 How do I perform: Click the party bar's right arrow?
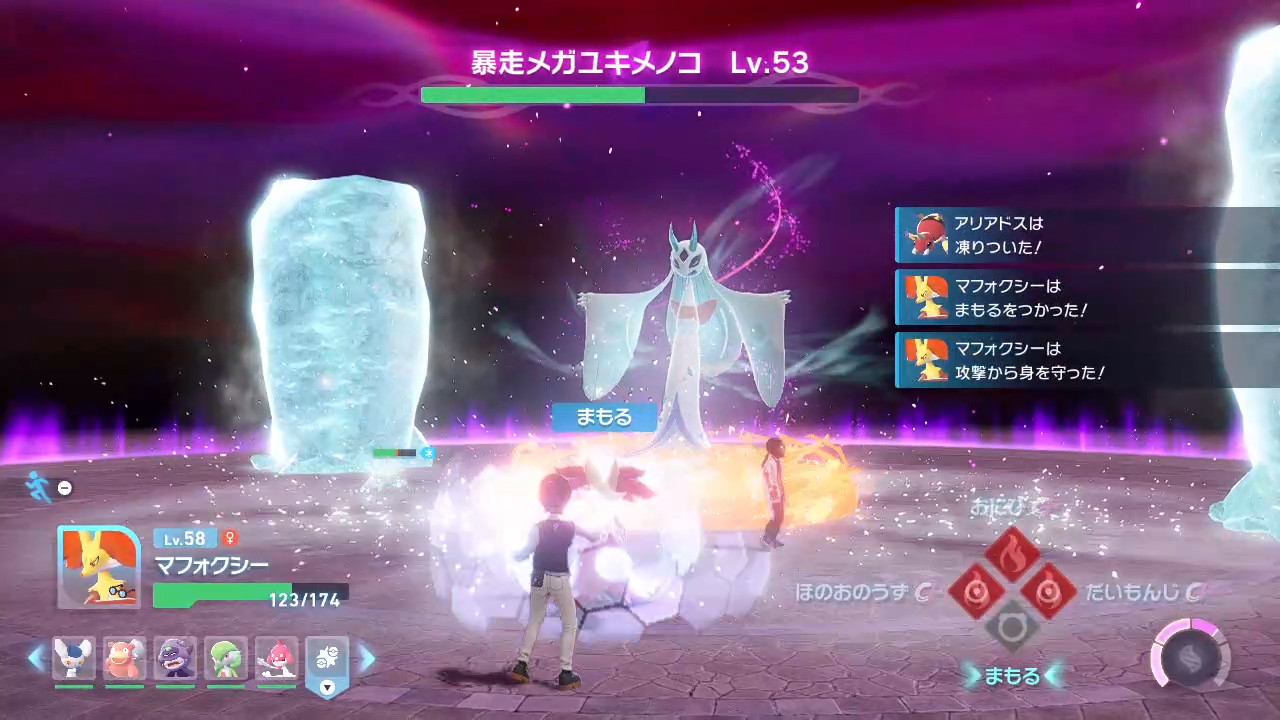[366, 658]
